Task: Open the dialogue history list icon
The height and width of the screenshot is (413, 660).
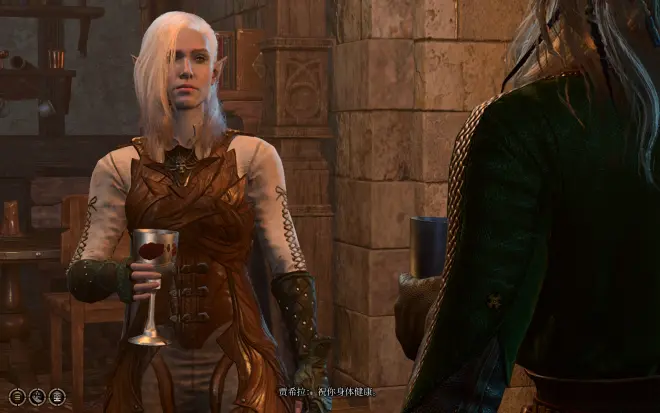Action: (16, 396)
